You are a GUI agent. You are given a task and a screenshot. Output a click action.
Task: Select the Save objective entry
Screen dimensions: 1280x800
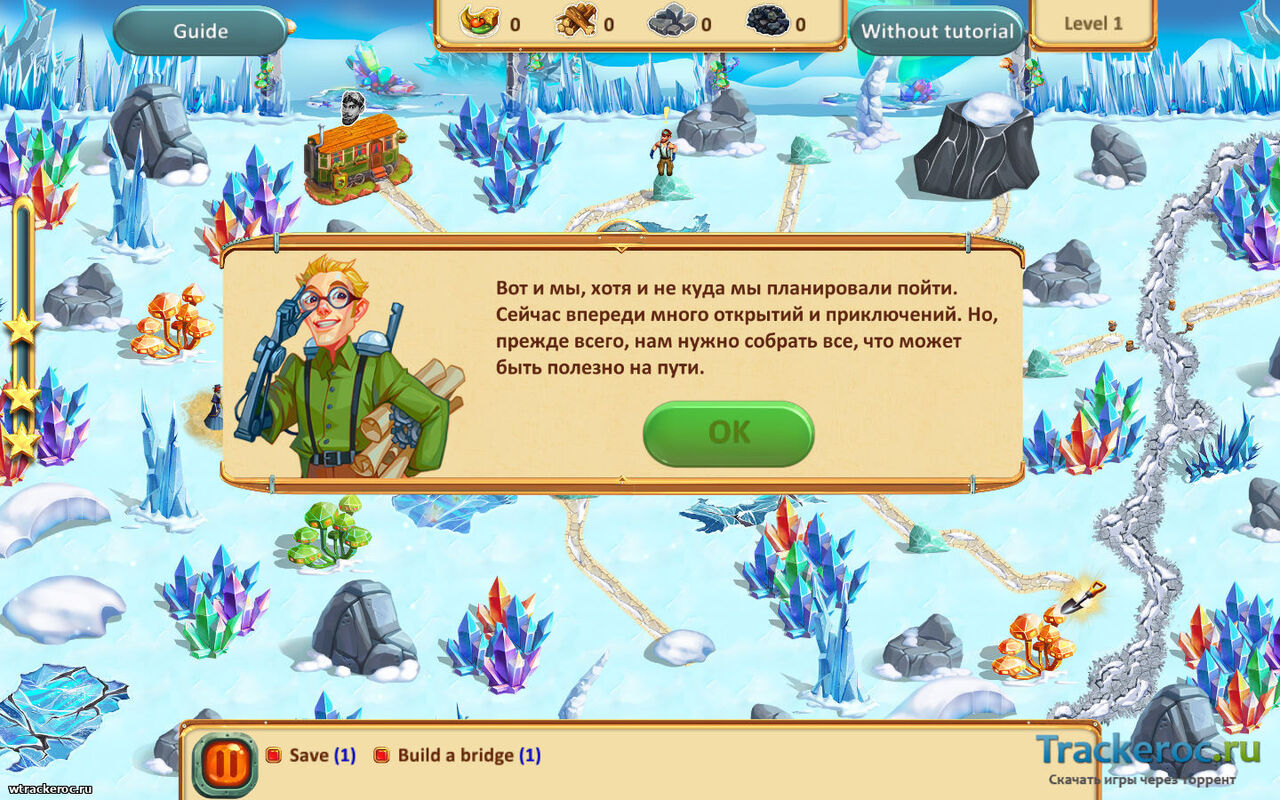pyautogui.click(x=309, y=755)
